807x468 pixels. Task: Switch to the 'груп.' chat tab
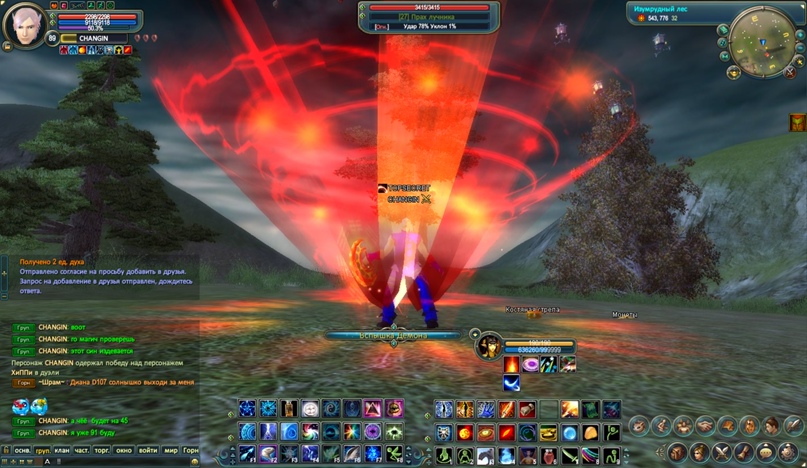(x=43, y=451)
